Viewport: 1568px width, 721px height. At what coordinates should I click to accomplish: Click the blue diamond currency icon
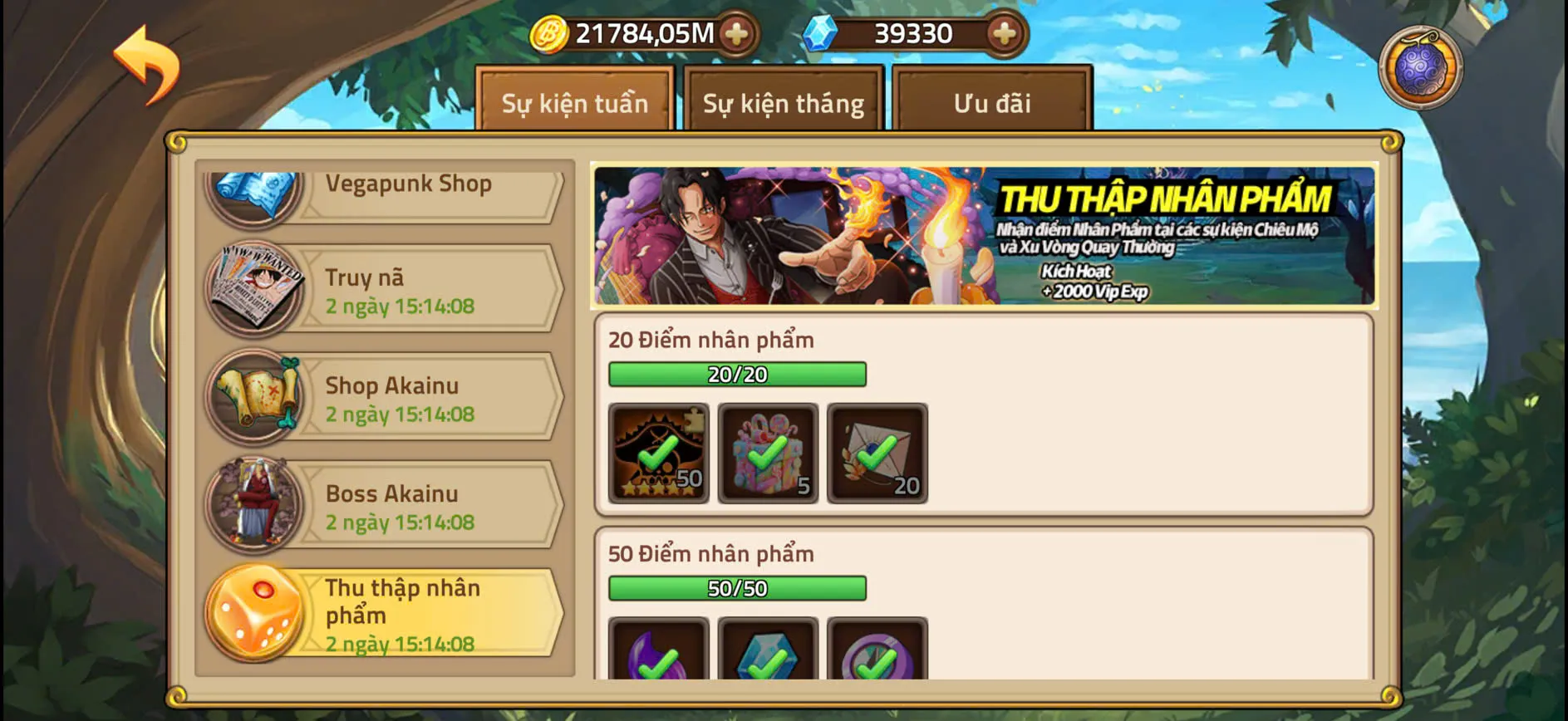click(x=820, y=34)
